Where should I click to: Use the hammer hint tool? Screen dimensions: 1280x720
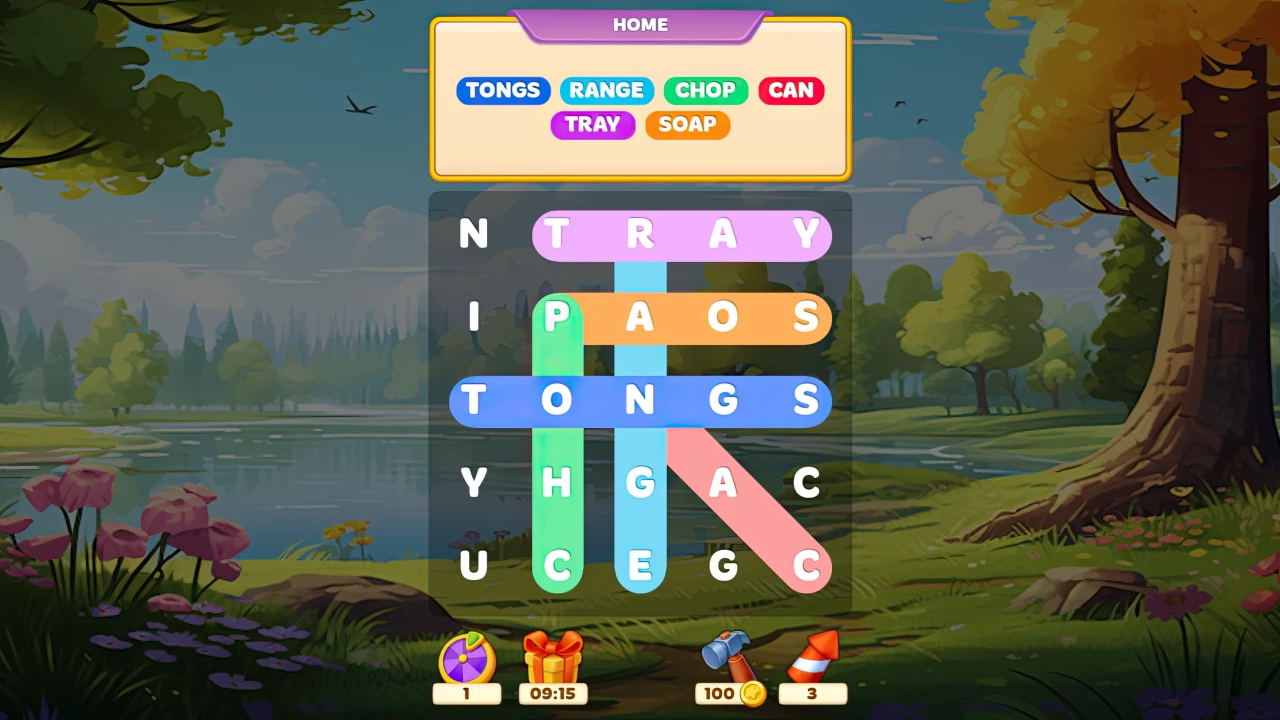[727, 655]
